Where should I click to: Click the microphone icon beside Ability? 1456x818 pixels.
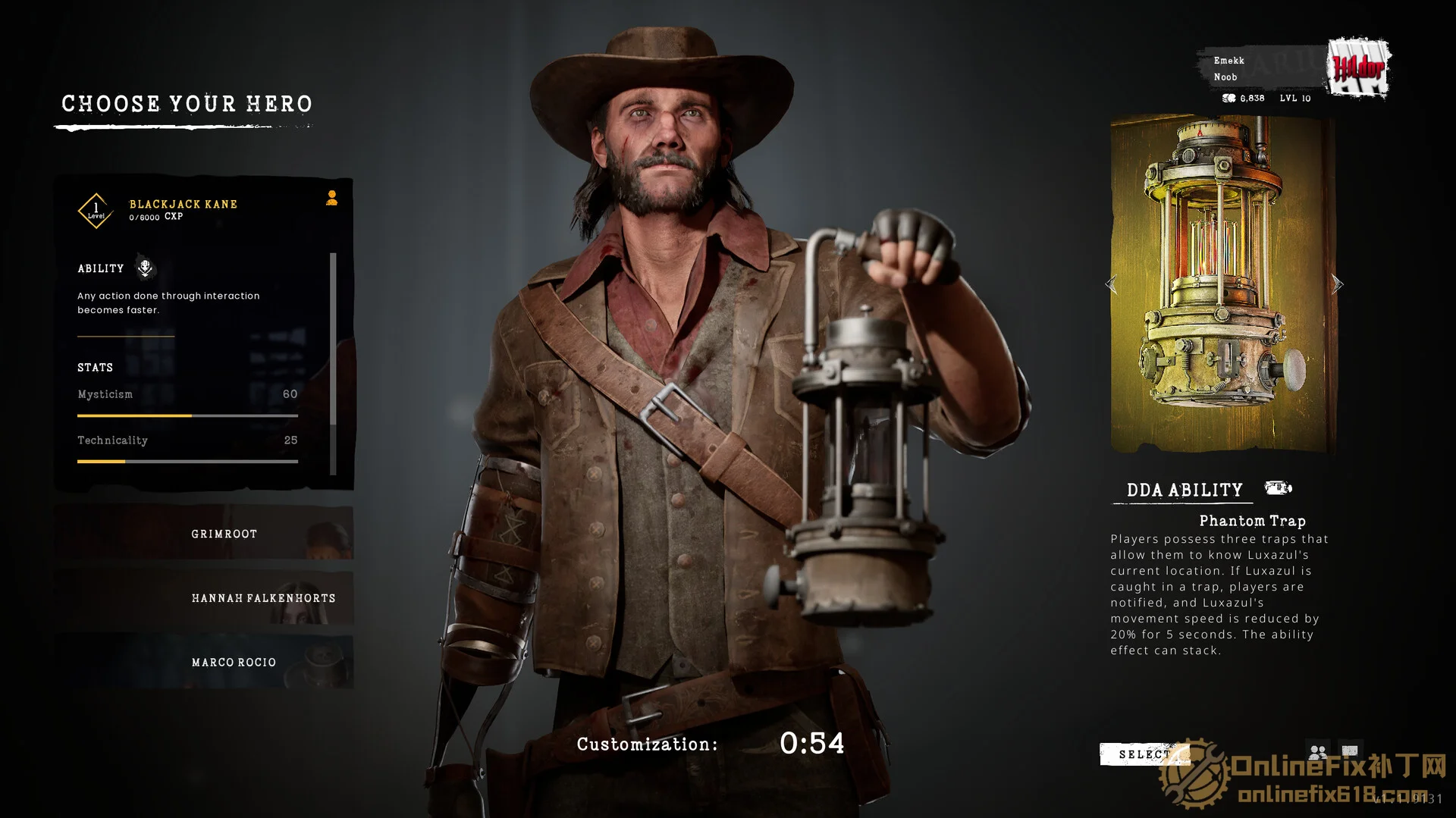point(145,268)
